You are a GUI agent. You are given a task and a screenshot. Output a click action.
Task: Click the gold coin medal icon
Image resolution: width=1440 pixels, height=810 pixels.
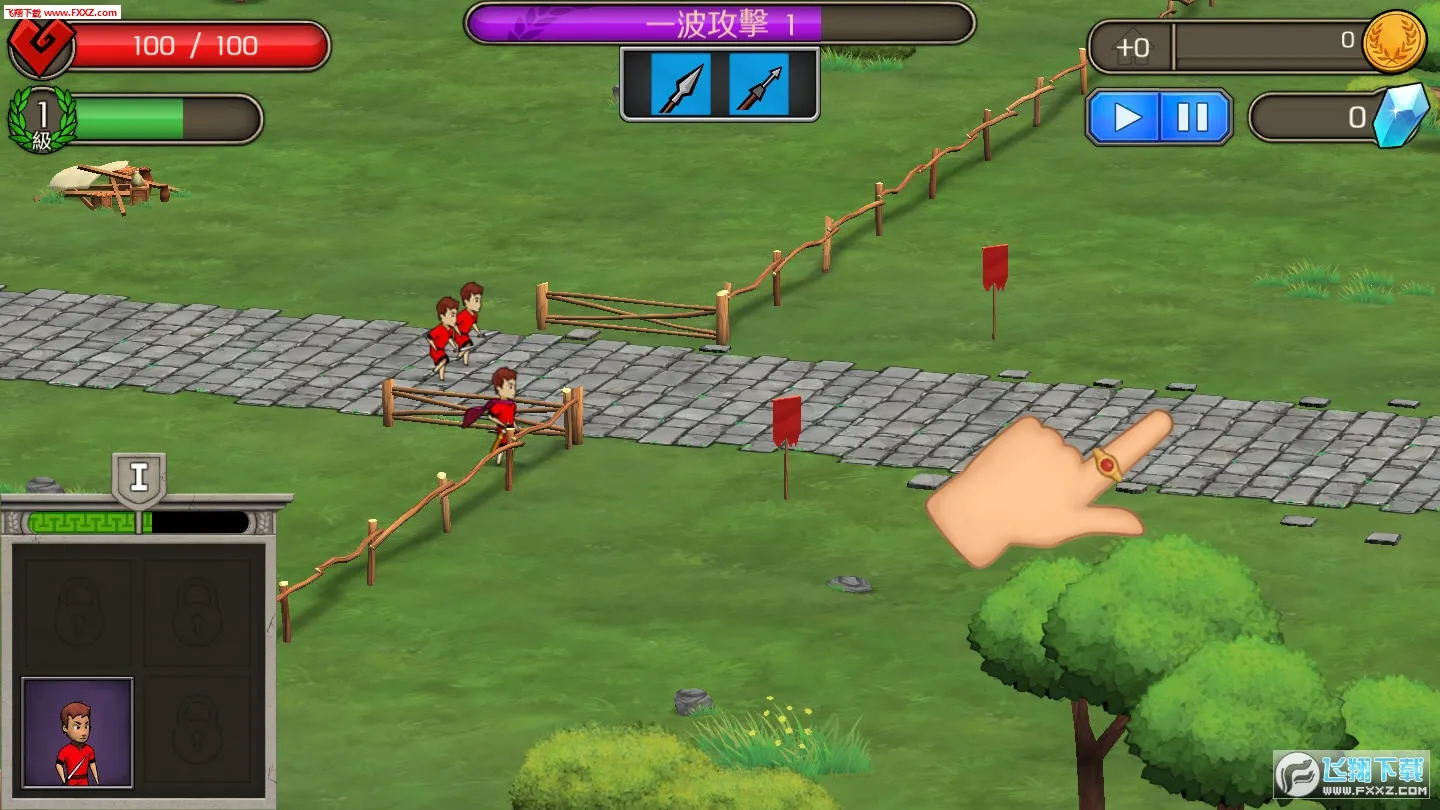point(1393,42)
